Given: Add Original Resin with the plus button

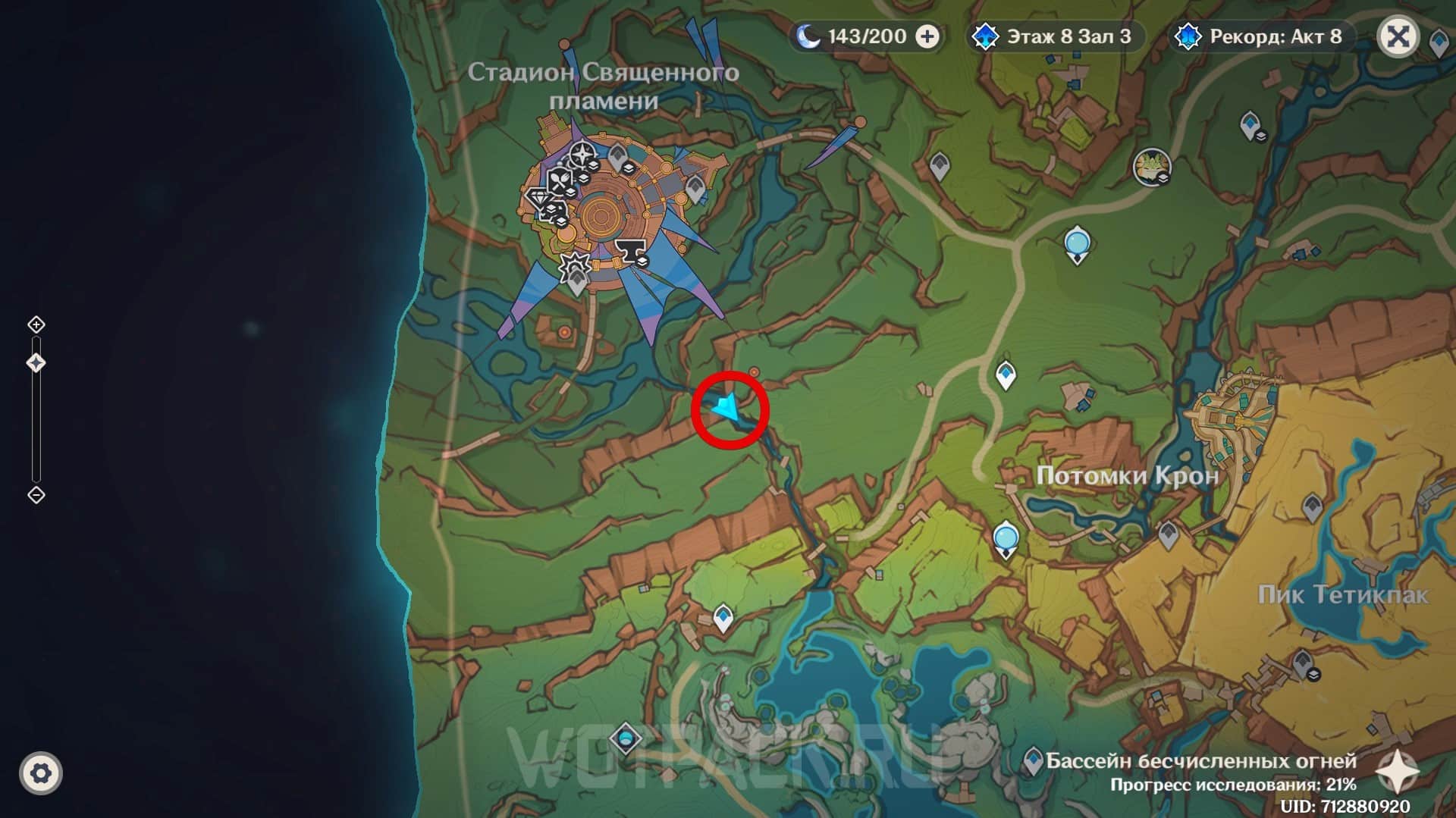Looking at the screenshot, I should click(x=927, y=36).
